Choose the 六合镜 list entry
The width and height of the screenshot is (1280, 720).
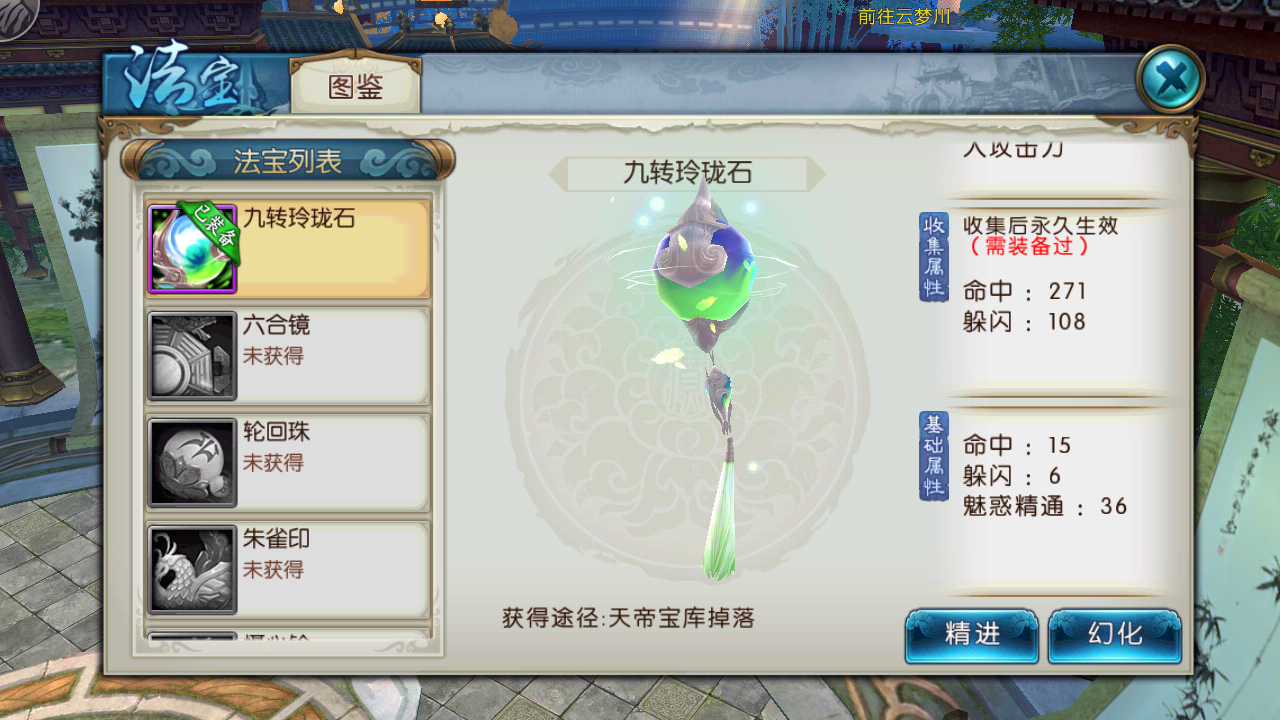(x=288, y=355)
